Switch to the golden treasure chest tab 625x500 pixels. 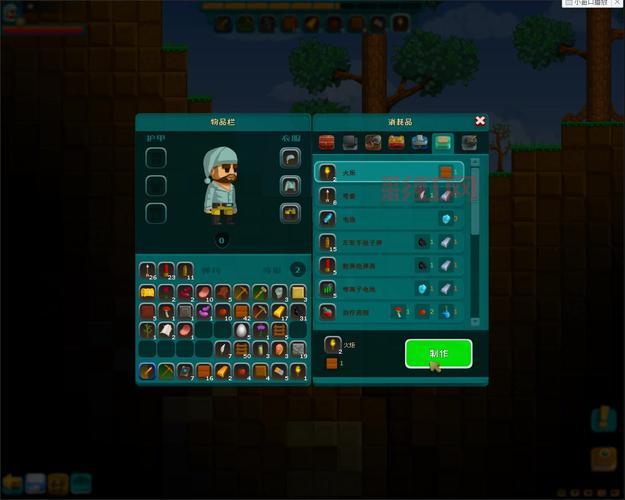[396, 143]
